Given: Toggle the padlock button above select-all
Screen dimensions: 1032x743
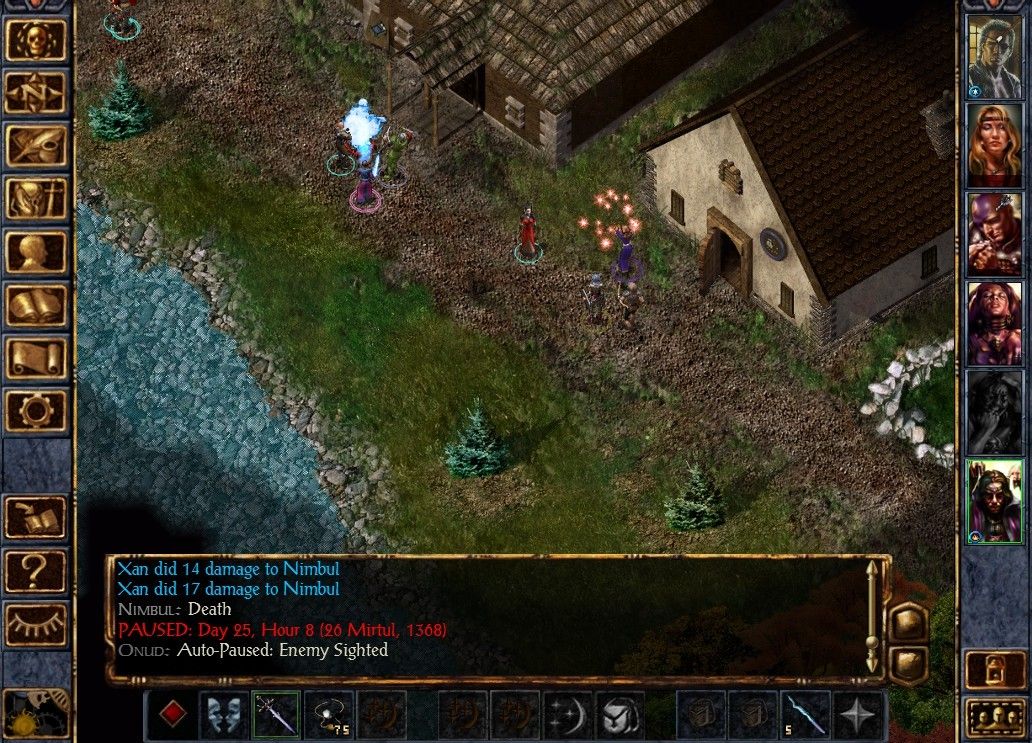Looking at the screenshot, I should click(x=993, y=670).
